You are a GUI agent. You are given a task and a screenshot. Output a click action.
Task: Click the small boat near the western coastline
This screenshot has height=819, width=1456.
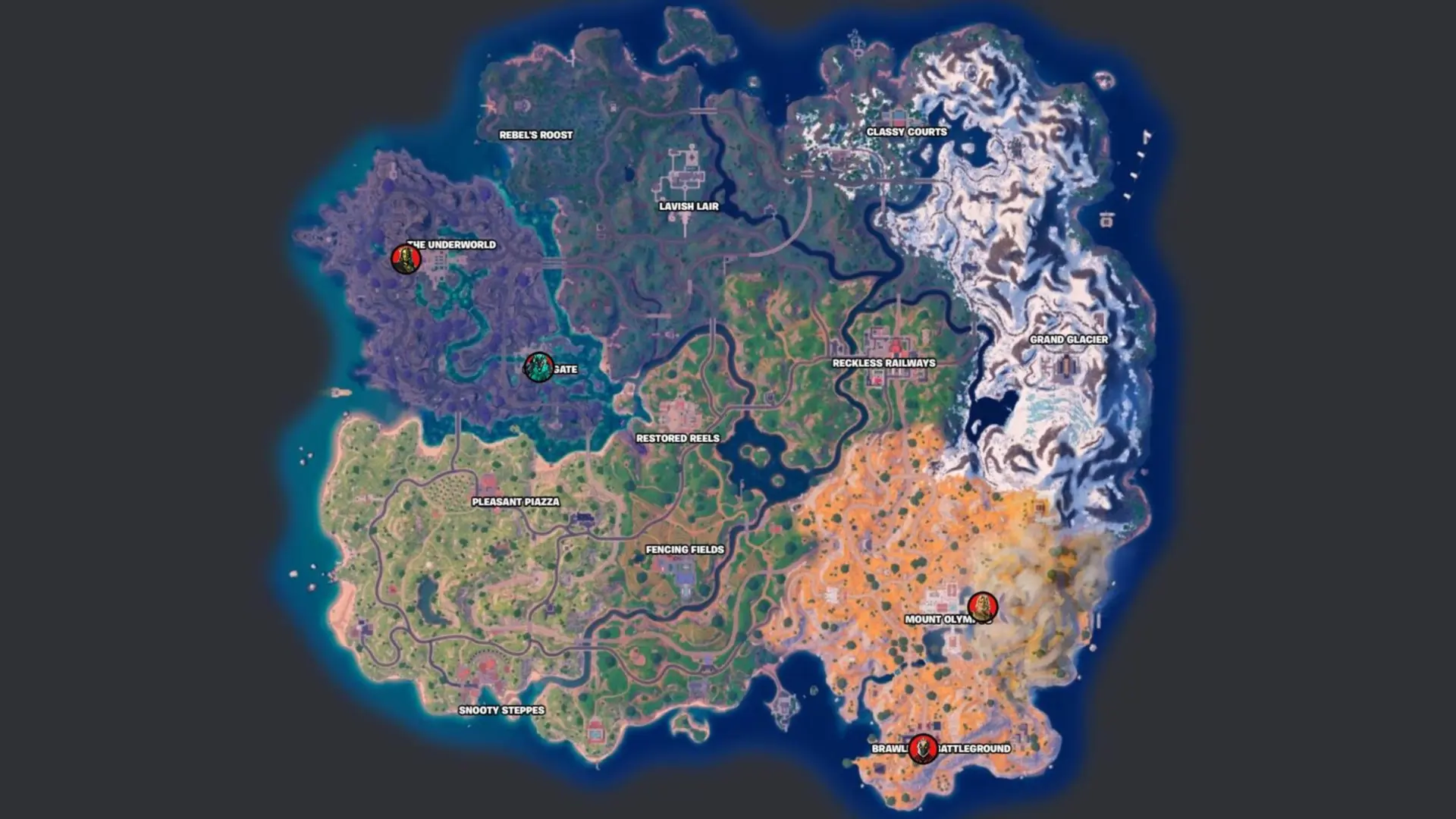(341, 393)
